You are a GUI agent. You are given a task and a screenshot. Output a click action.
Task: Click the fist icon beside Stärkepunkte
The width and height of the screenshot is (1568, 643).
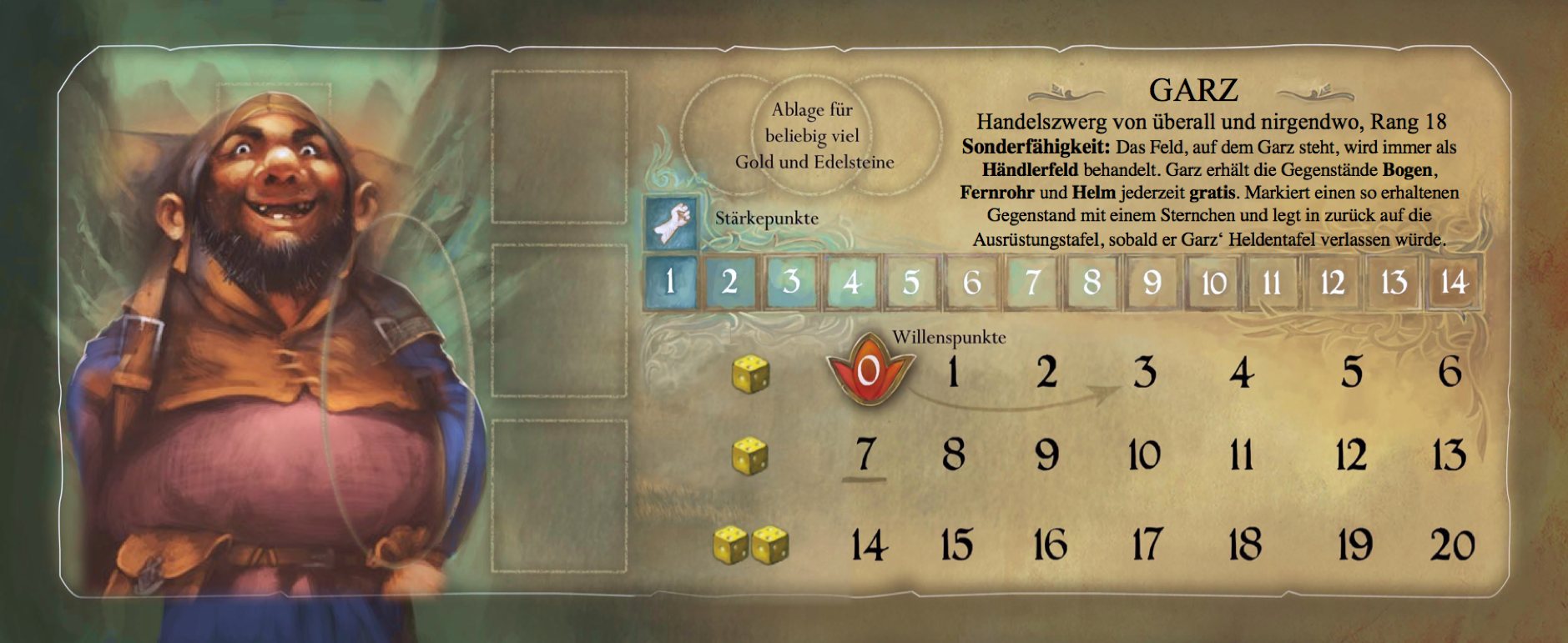(671, 224)
